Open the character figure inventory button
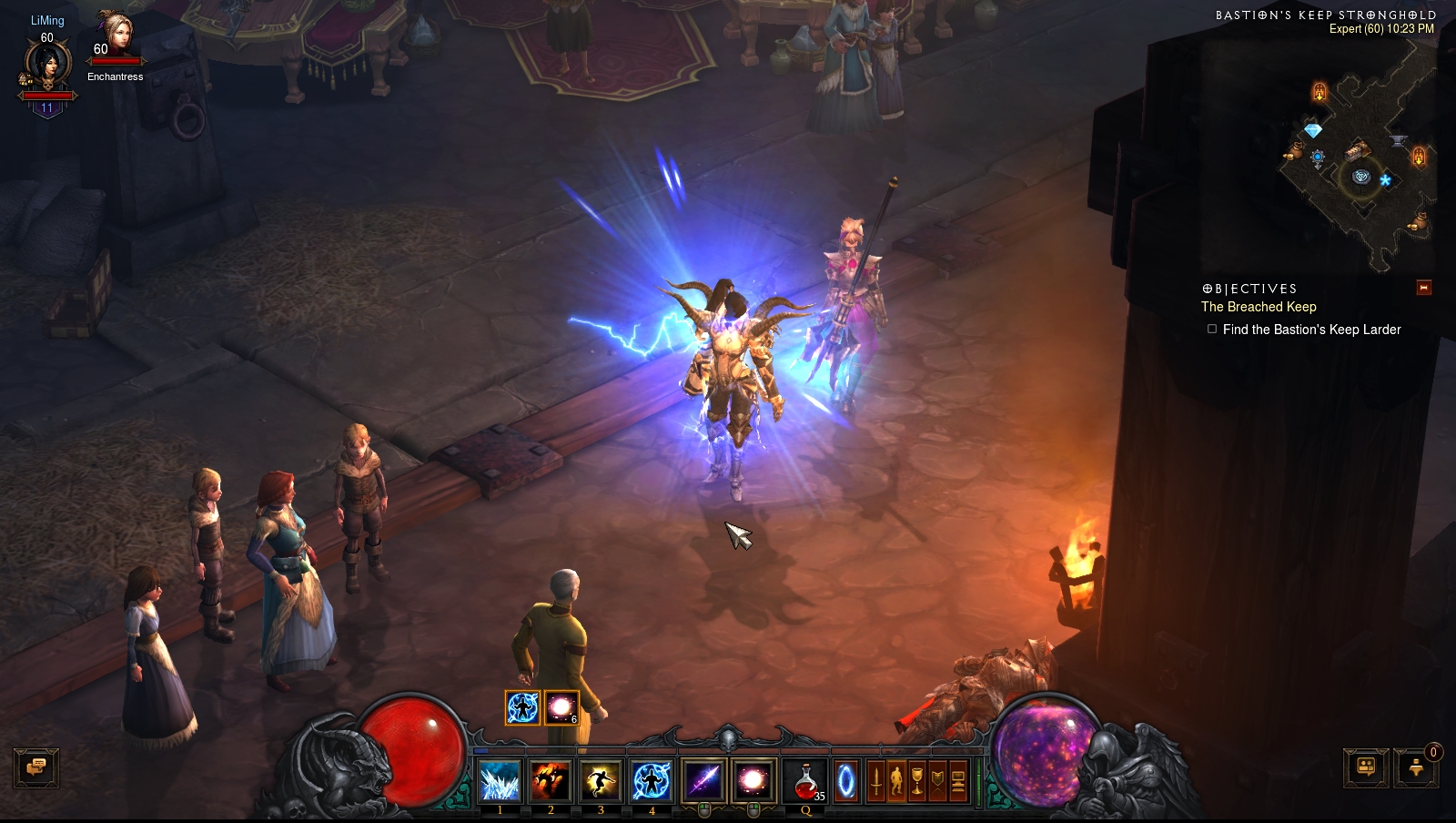 pos(896,781)
